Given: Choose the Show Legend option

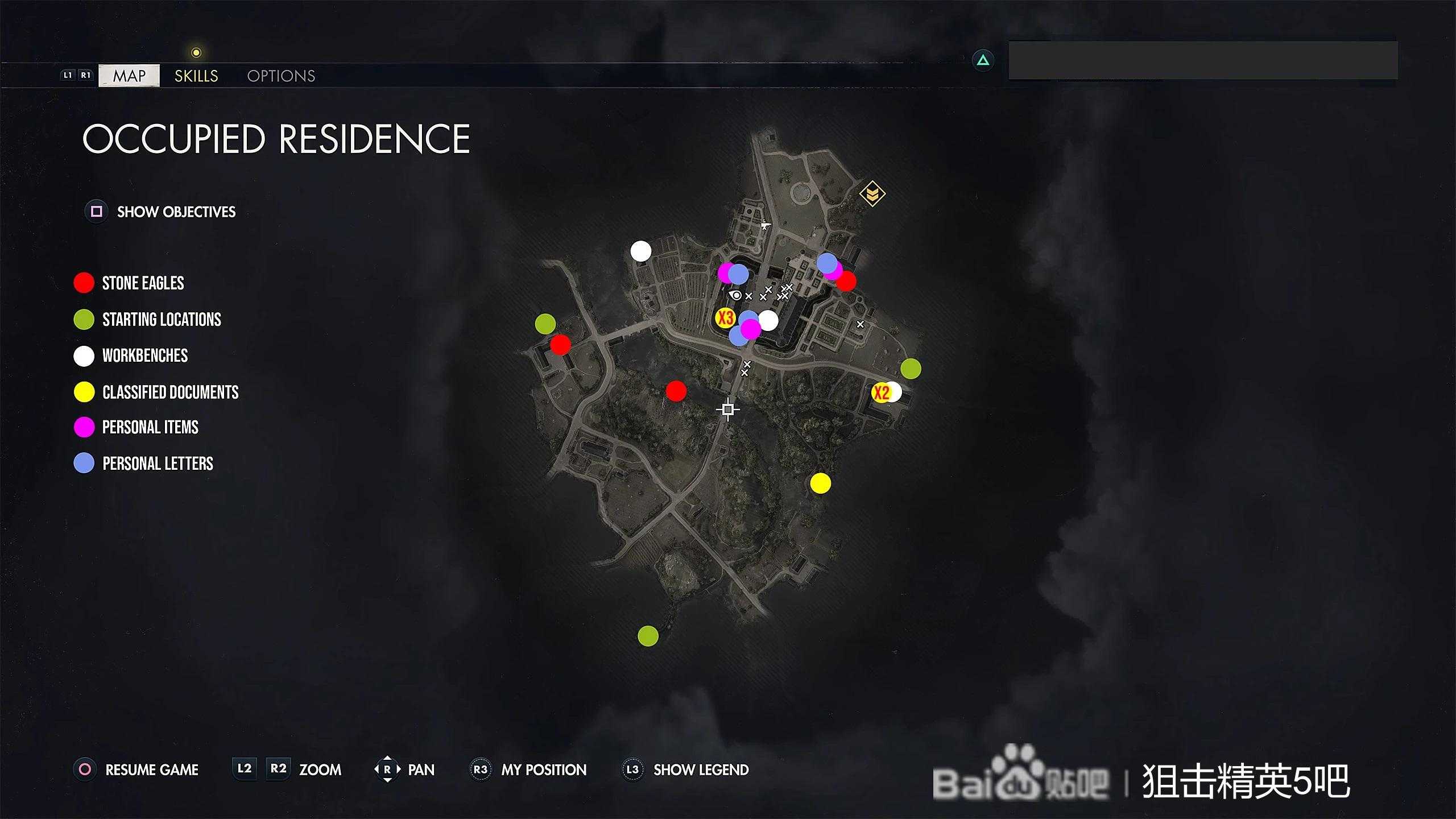Looking at the screenshot, I should (x=700, y=770).
